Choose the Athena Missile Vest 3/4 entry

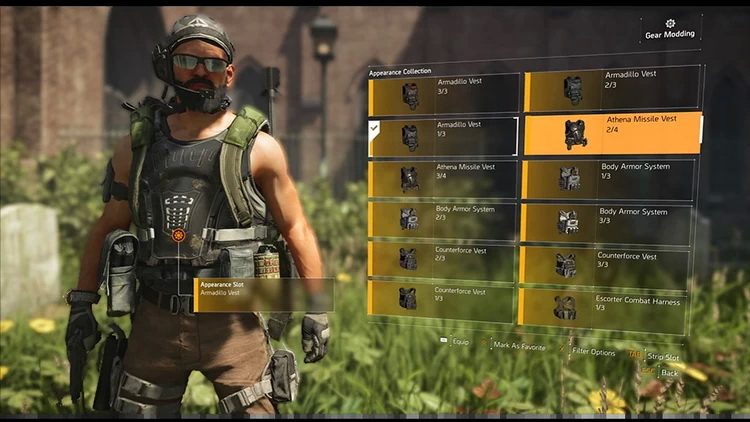tap(442, 178)
